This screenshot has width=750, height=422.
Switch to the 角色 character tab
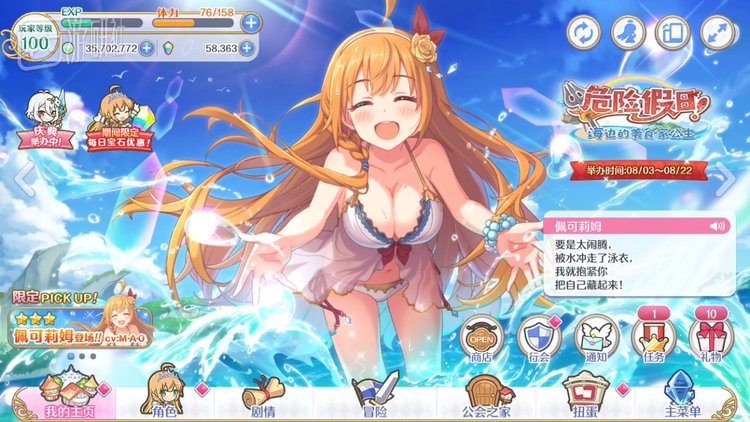point(163,398)
